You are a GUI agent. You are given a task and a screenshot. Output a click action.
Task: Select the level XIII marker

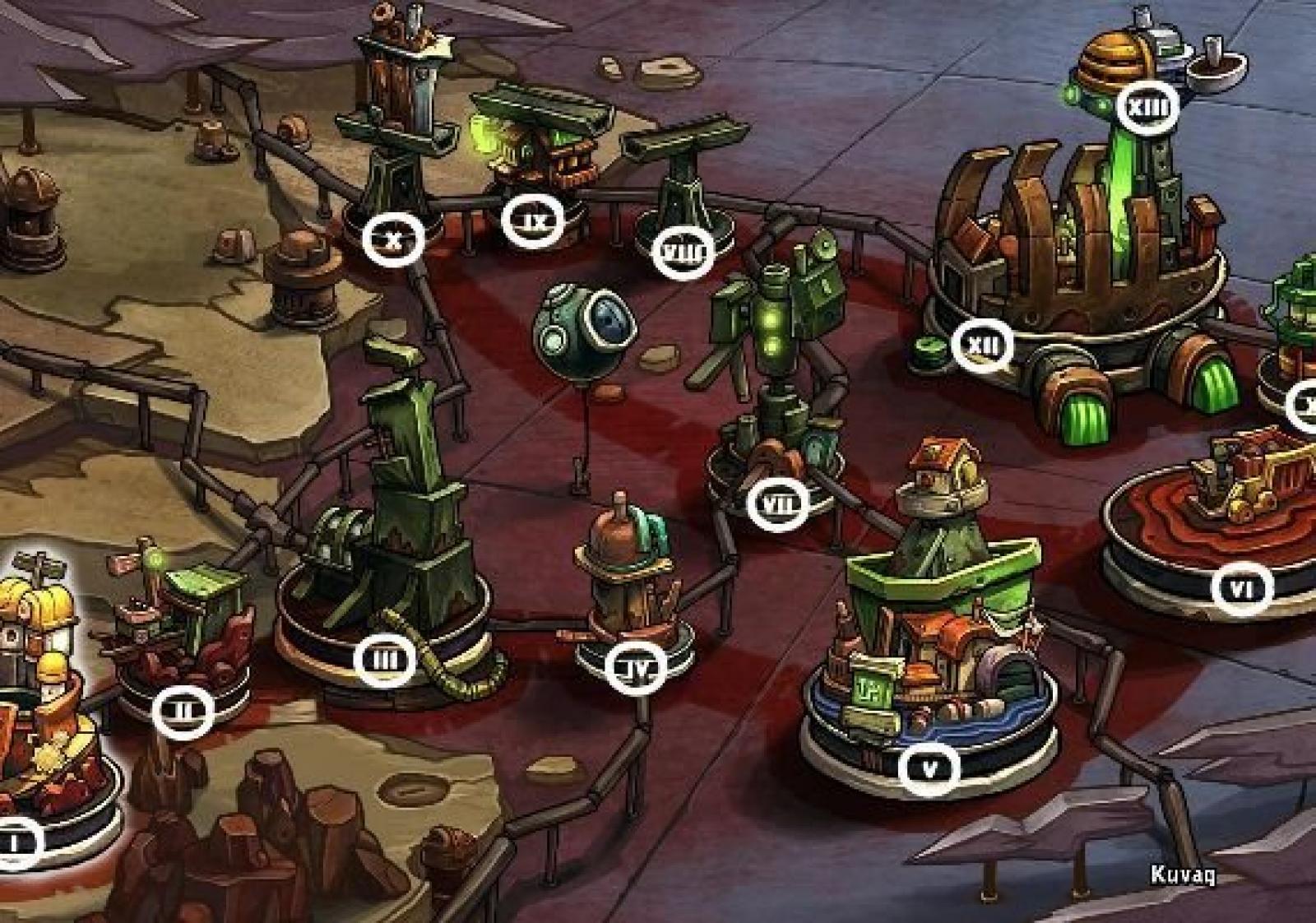pyautogui.click(x=1148, y=106)
